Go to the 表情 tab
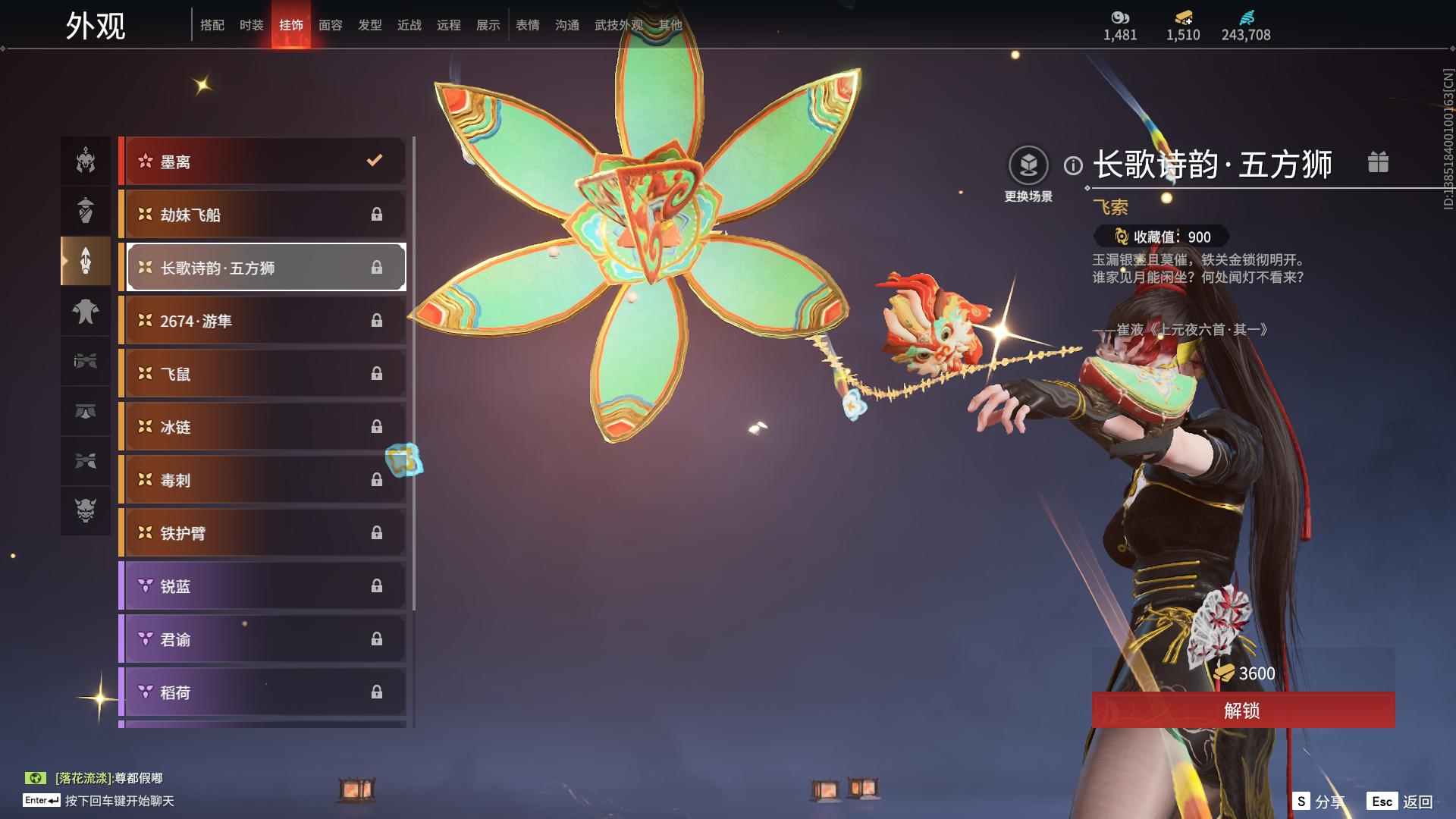The width and height of the screenshot is (1456, 819). pyautogui.click(x=528, y=25)
